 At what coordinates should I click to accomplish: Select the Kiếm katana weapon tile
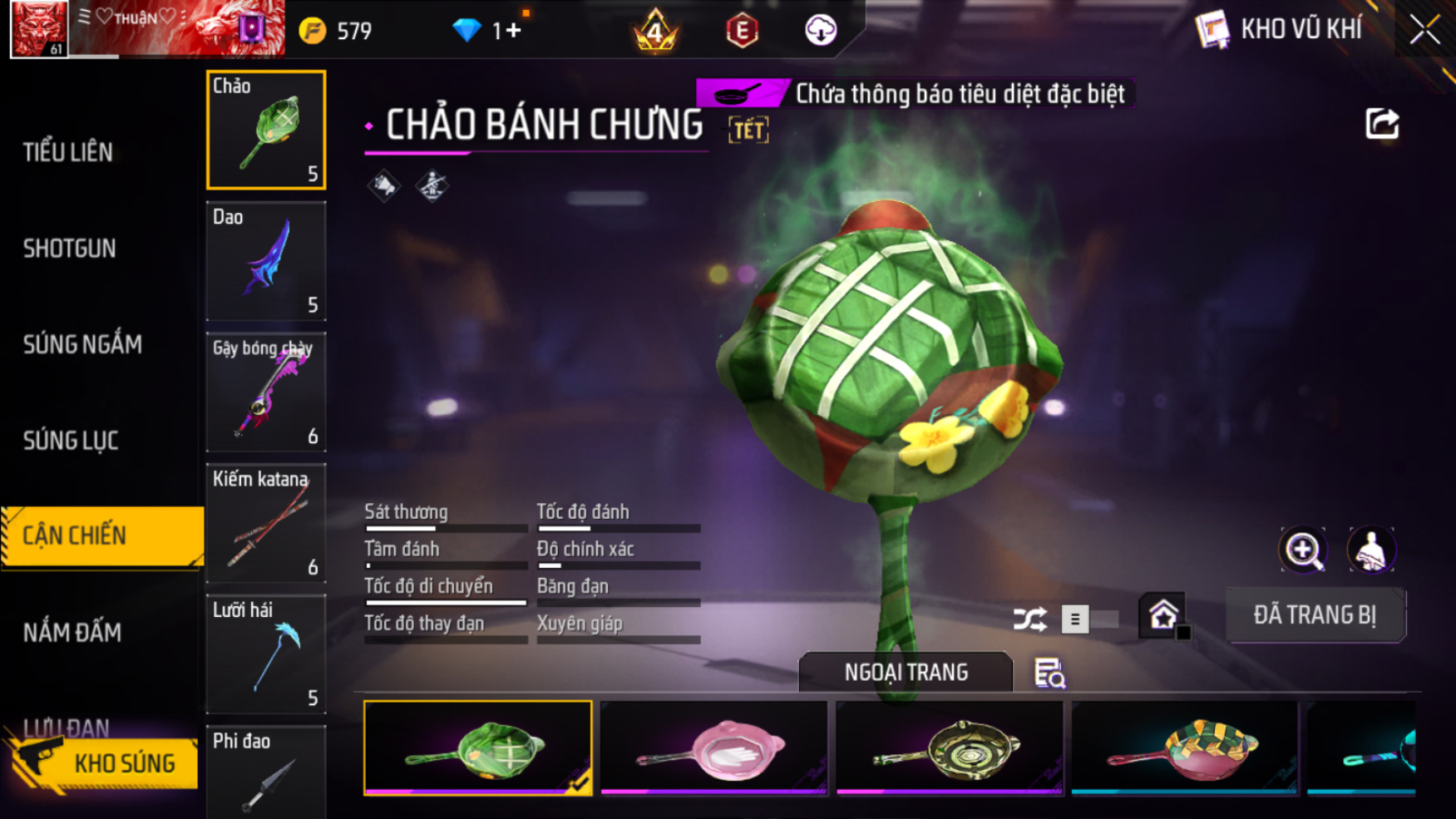pos(266,523)
